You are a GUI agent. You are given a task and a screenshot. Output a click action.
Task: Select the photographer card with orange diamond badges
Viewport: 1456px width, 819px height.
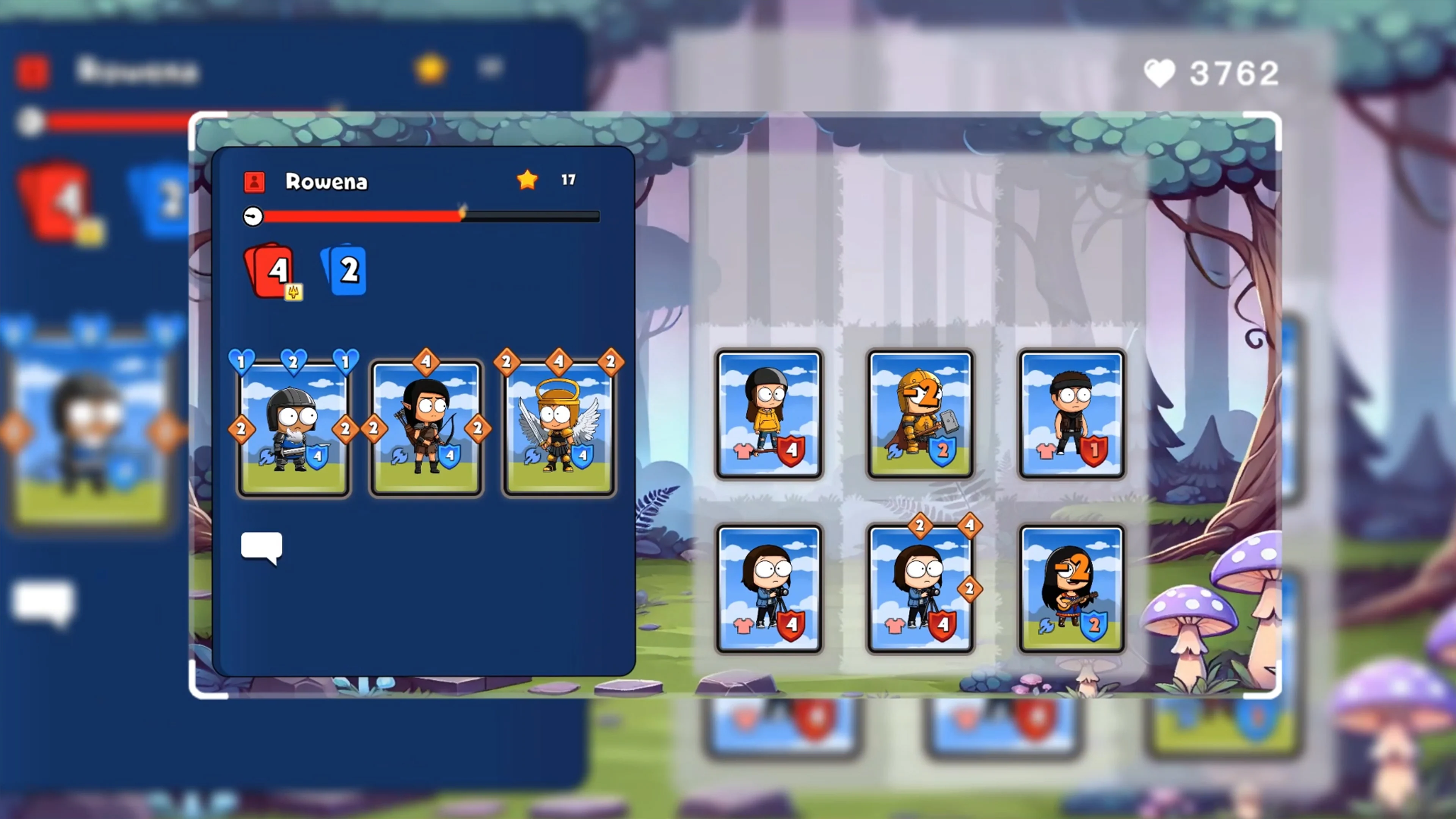921,588
